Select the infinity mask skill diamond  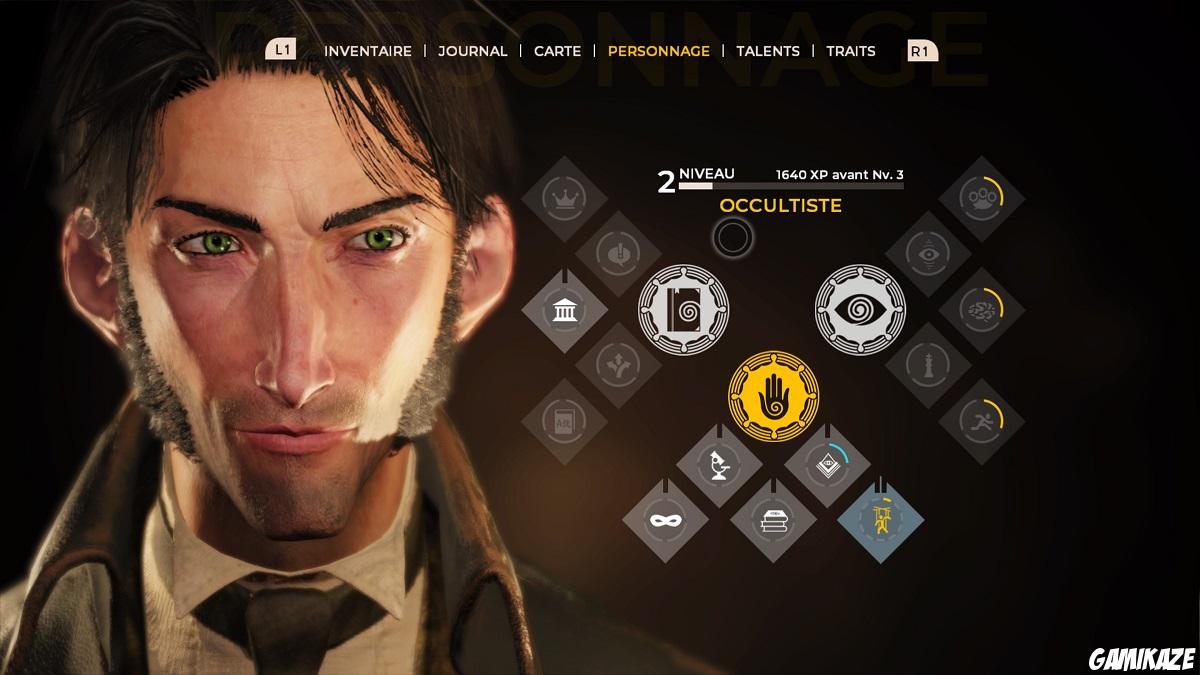tap(665, 520)
